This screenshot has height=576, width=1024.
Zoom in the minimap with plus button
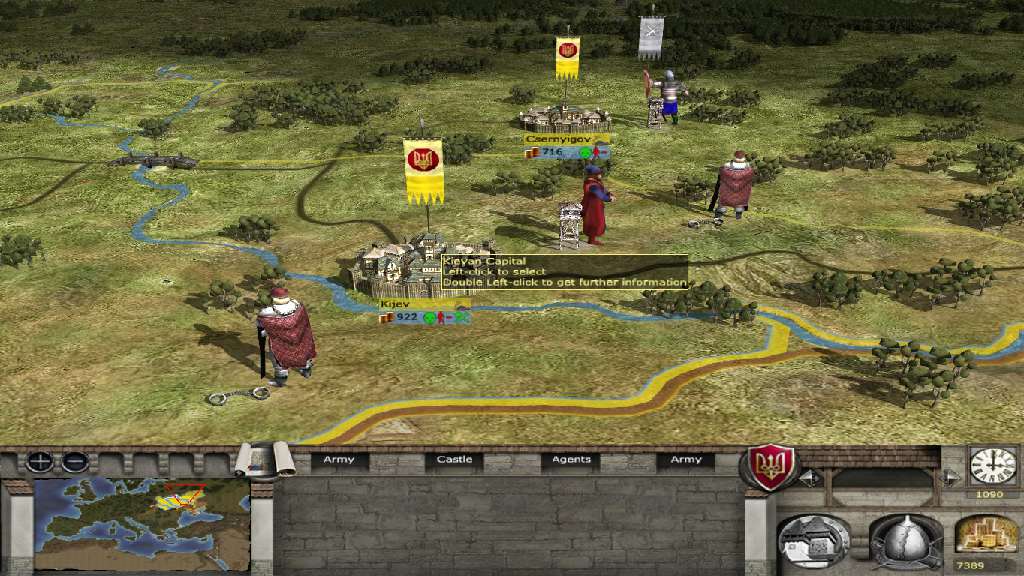coord(41,462)
